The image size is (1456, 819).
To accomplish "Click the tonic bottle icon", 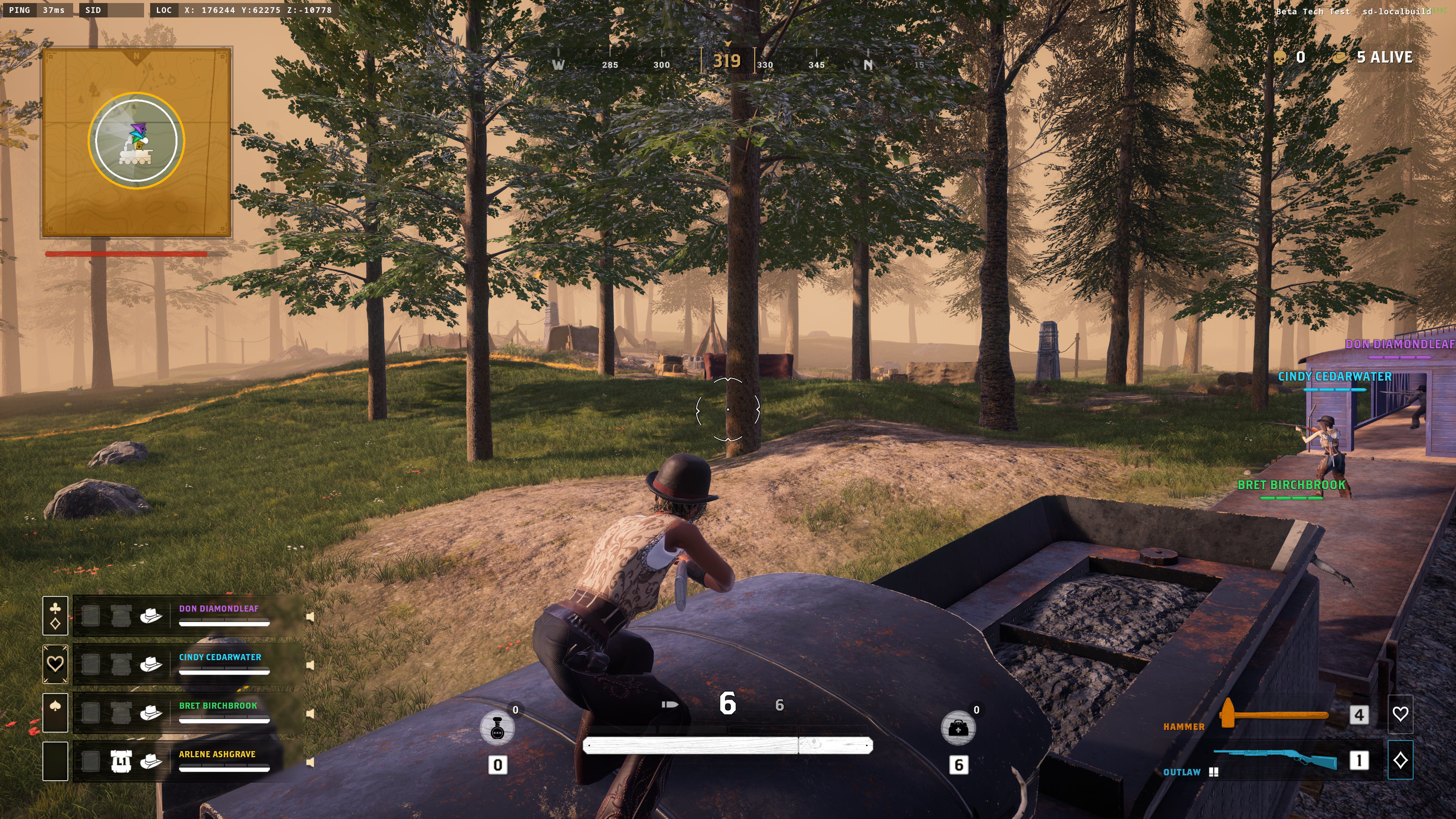I will (497, 728).
